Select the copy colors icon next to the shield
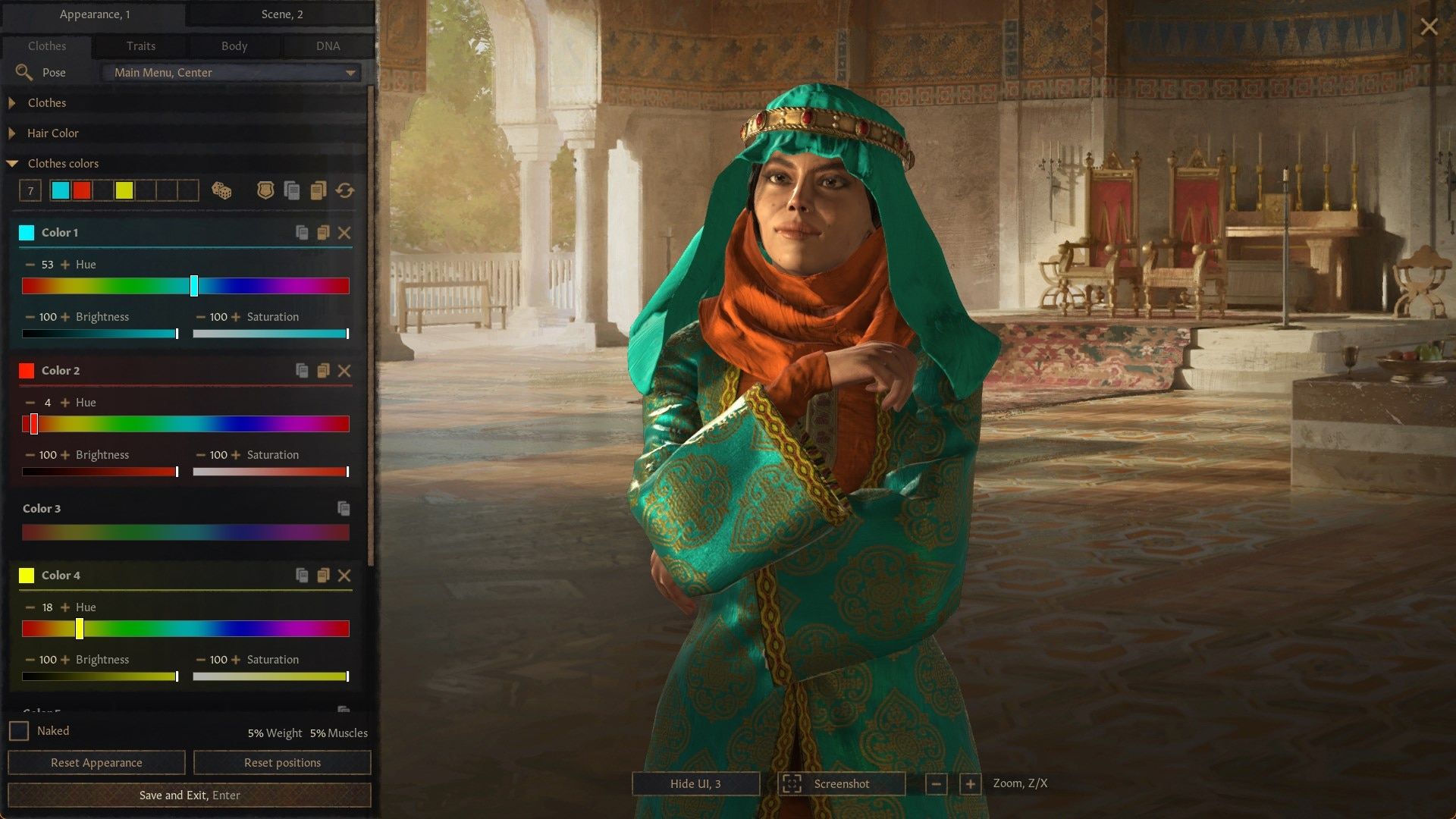This screenshot has height=819, width=1456. tap(292, 191)
